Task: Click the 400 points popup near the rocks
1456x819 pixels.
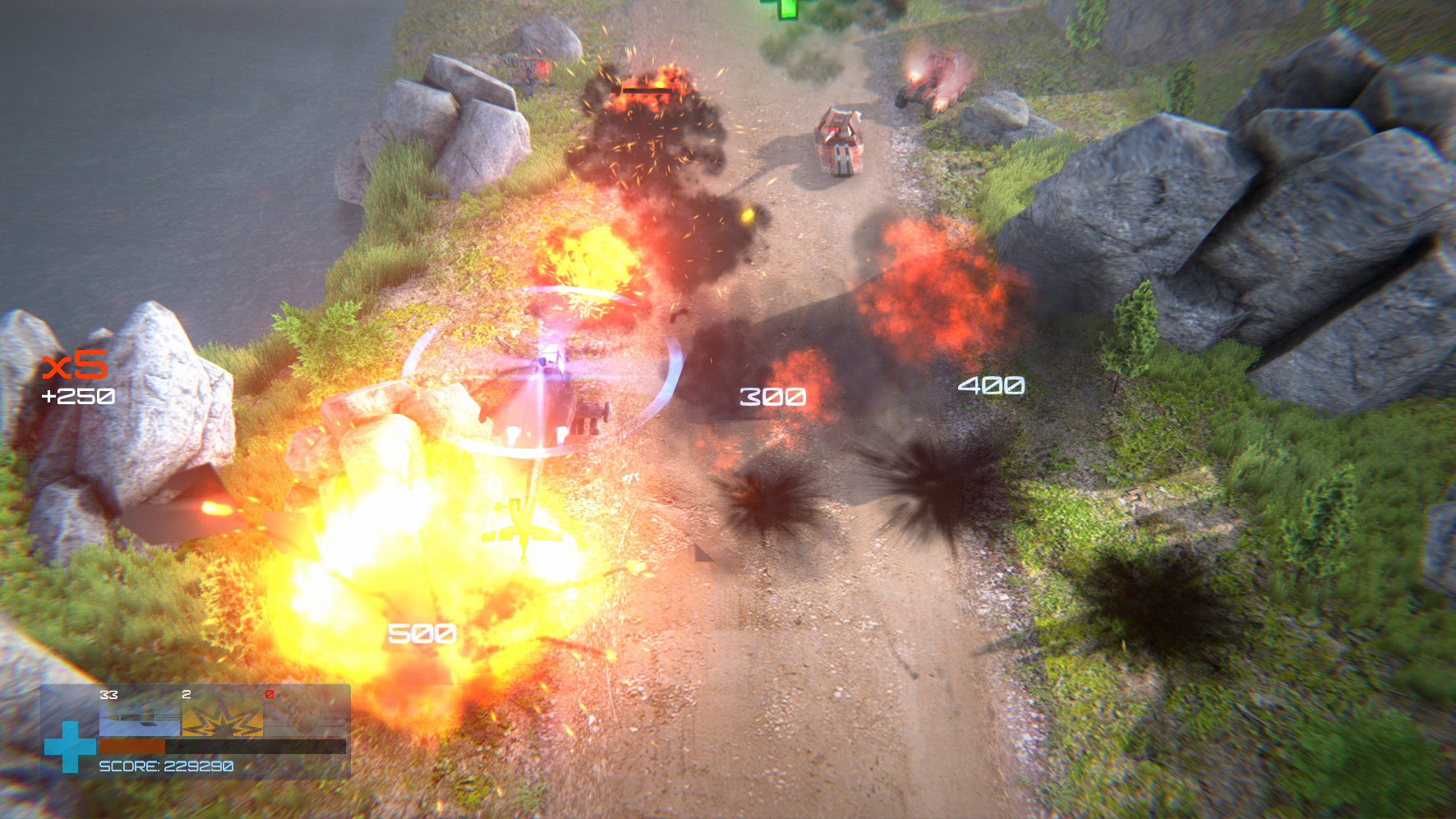Action: click(x=992, y=383)
